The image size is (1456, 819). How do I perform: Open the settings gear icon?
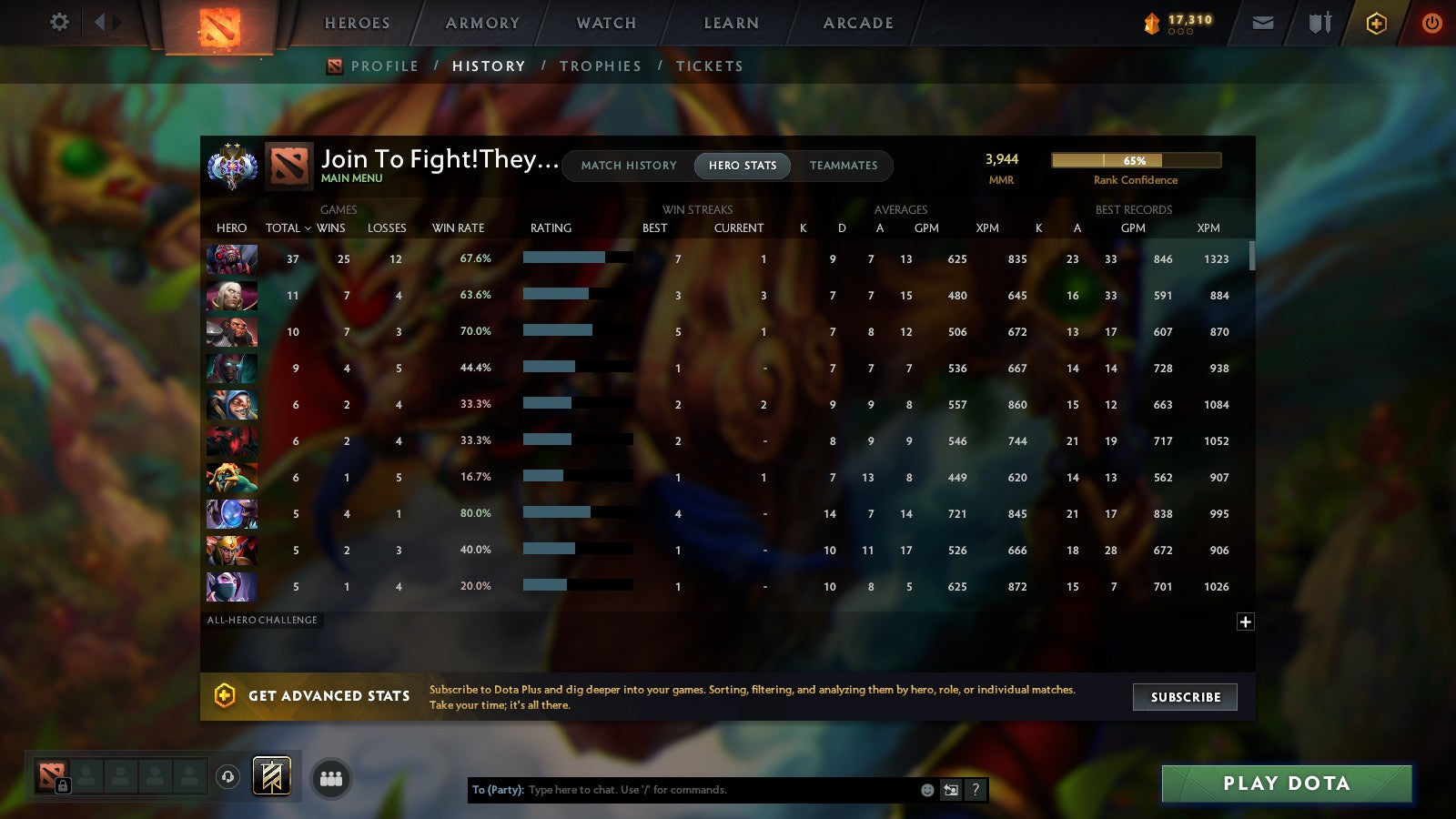[x=58, y=23]
